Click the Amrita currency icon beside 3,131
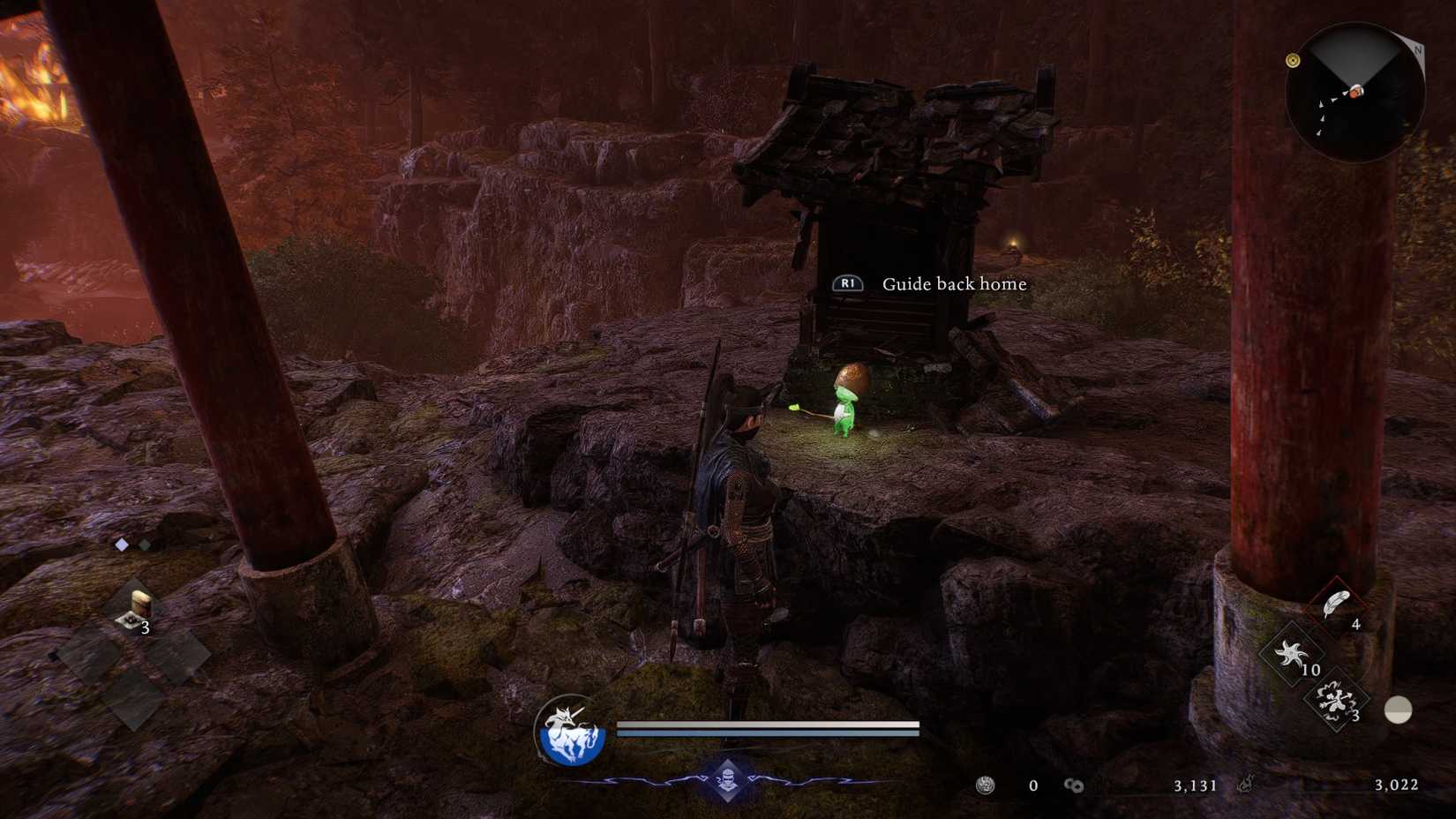The height and width of the screenshot is (819, 1456). point(1073,785)
